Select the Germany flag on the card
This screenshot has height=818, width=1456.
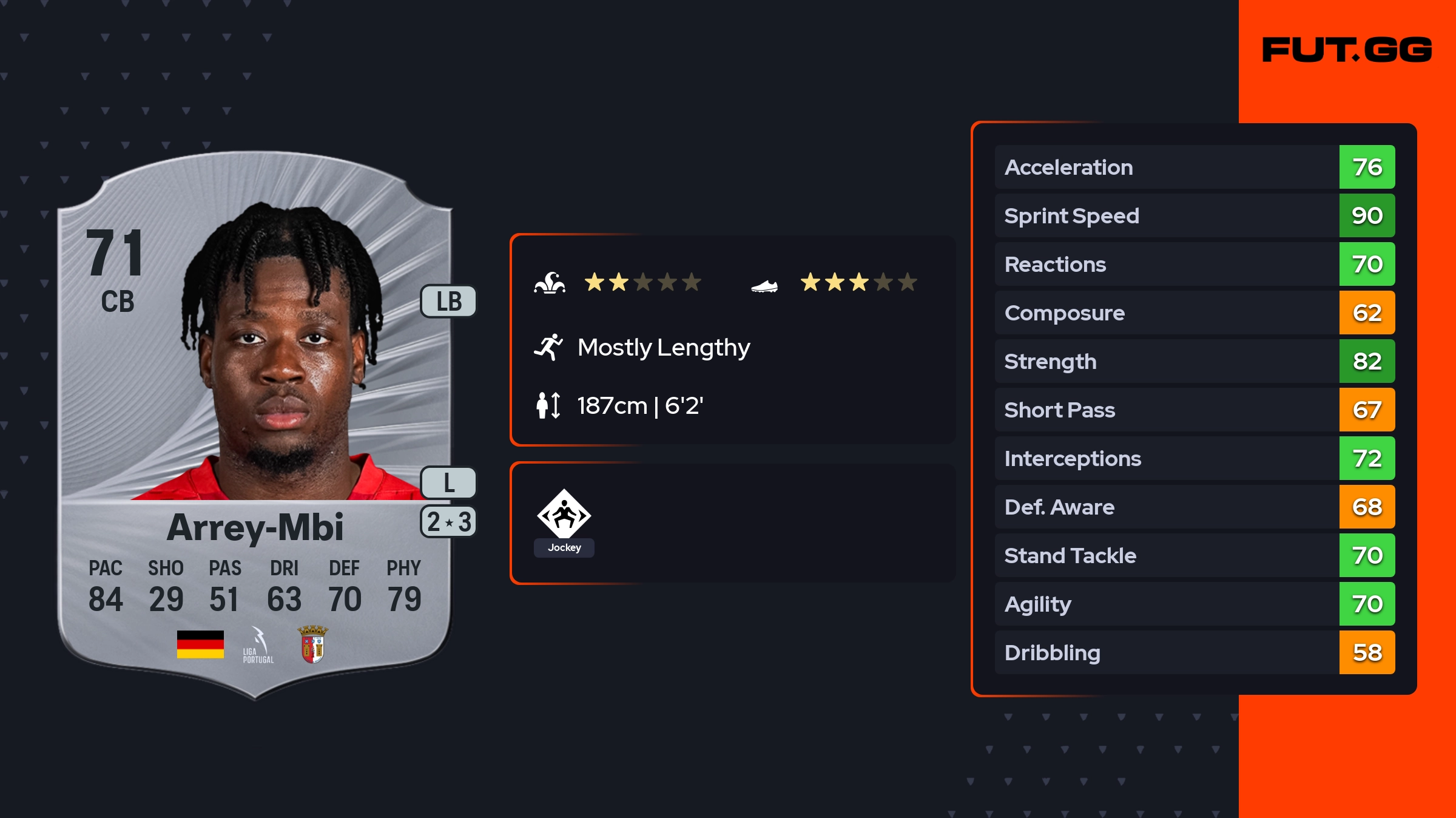pos(200,644)
